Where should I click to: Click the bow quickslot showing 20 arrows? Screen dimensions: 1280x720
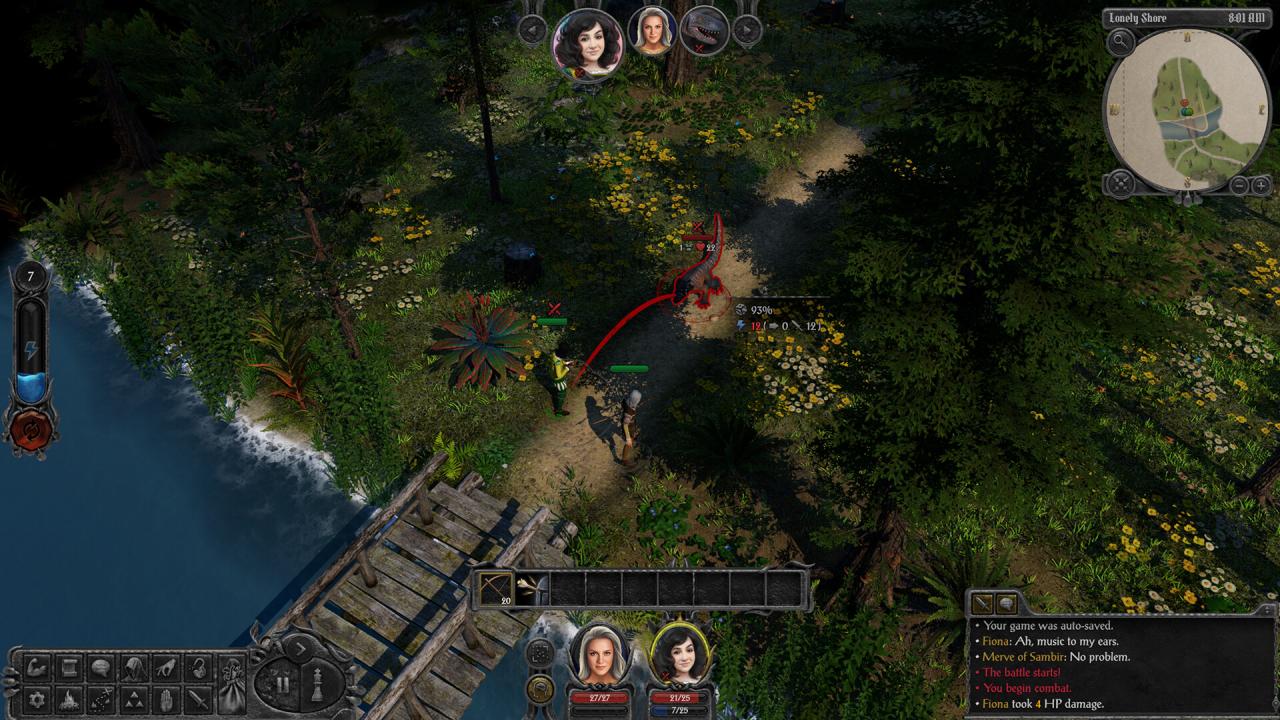pyautogui.click(x=497, y=588)
